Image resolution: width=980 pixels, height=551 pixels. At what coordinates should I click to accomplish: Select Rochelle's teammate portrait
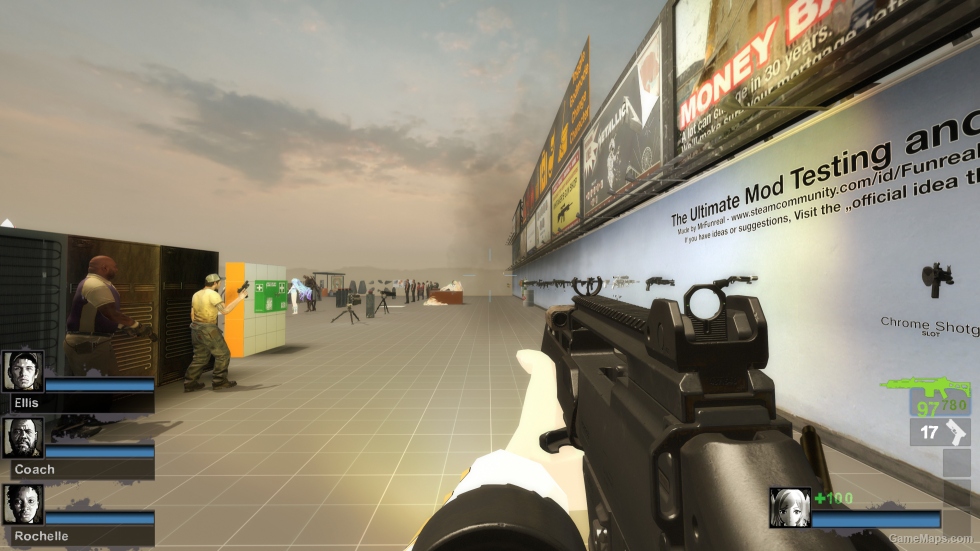coord(22,505)
